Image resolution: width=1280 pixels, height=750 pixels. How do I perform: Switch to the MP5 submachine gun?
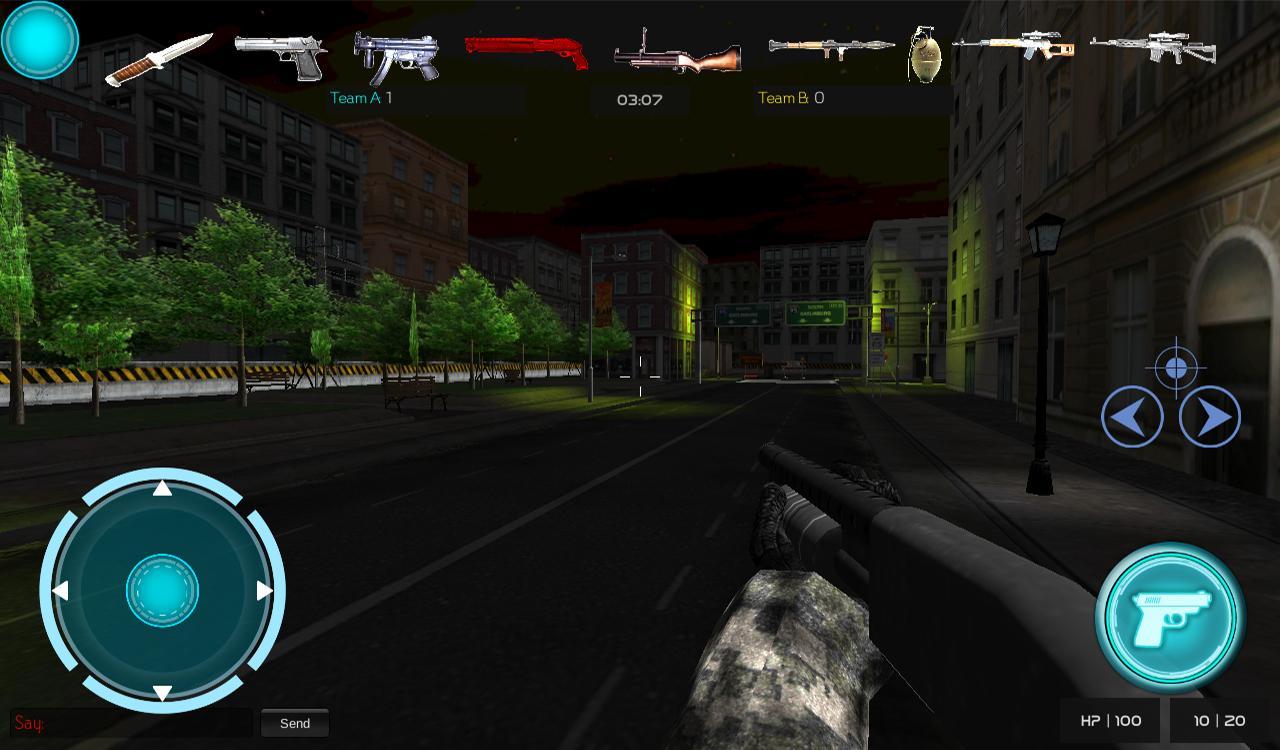coord(396,55)
